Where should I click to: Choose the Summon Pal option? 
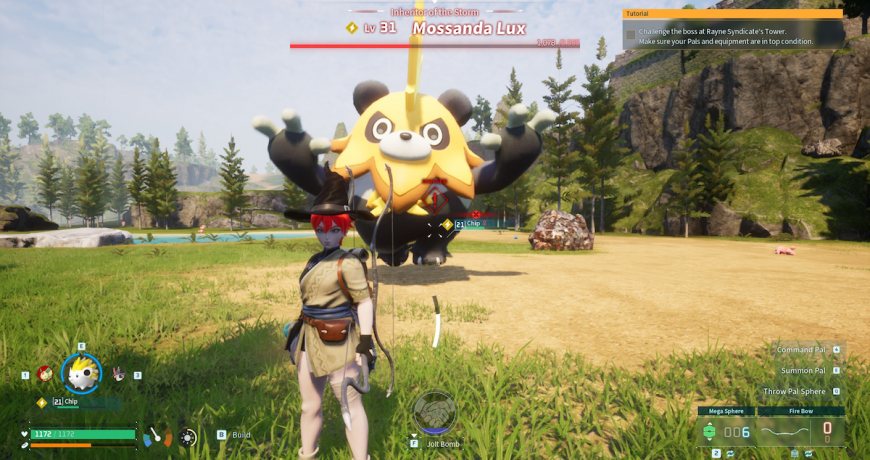[x=804, y=371]
